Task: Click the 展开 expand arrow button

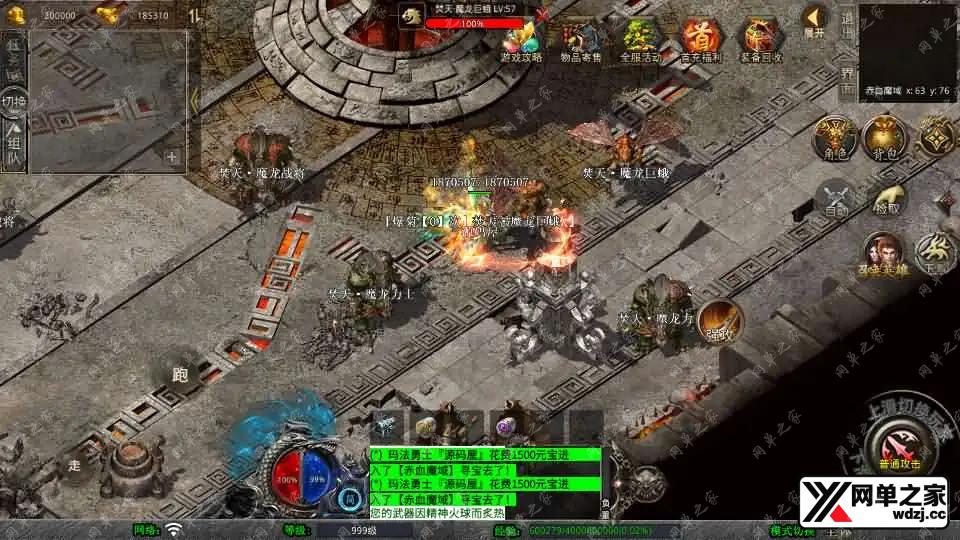Action: click(815, 20)
